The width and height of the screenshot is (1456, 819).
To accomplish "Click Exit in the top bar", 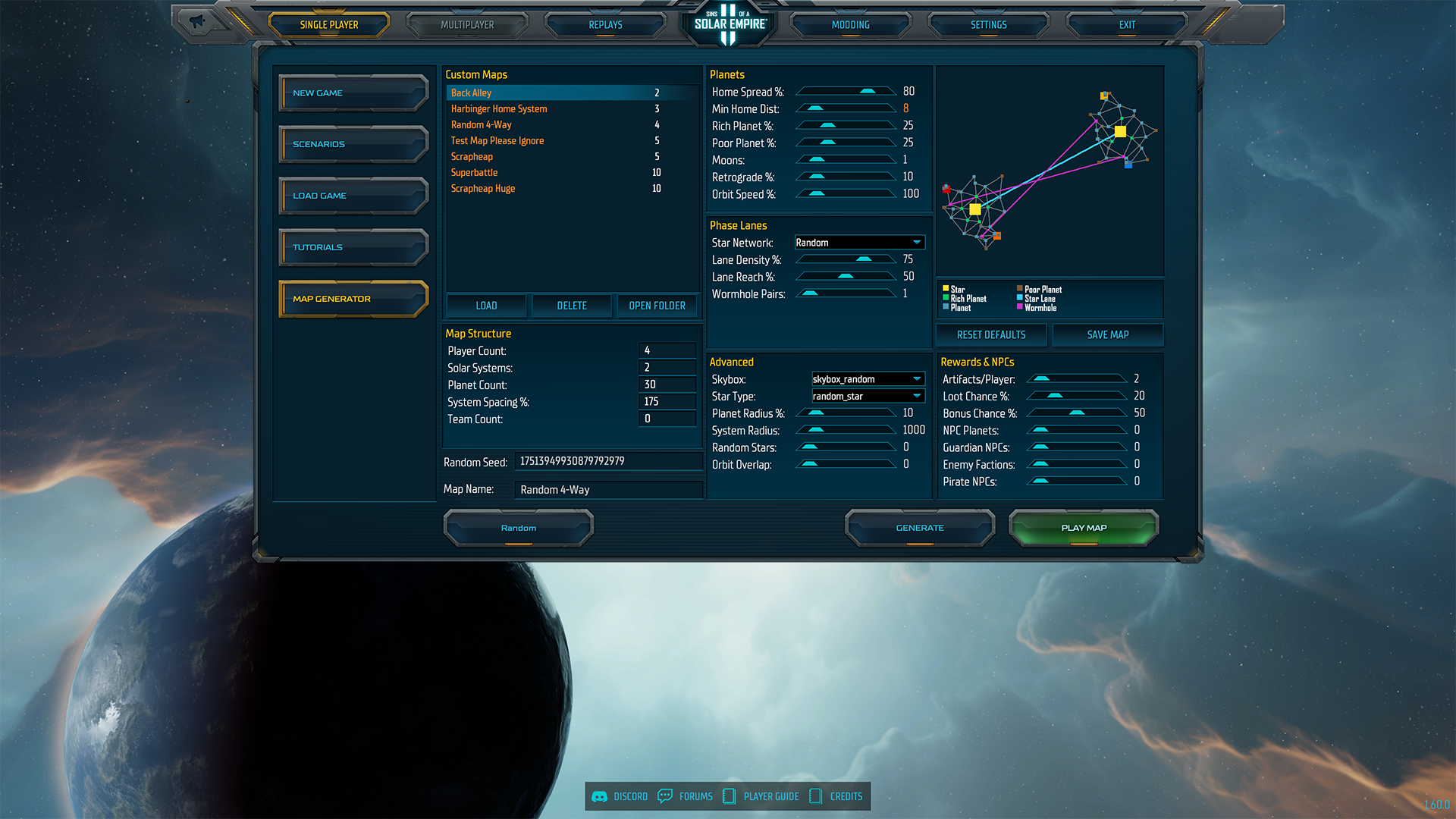I will [1127, 25].
